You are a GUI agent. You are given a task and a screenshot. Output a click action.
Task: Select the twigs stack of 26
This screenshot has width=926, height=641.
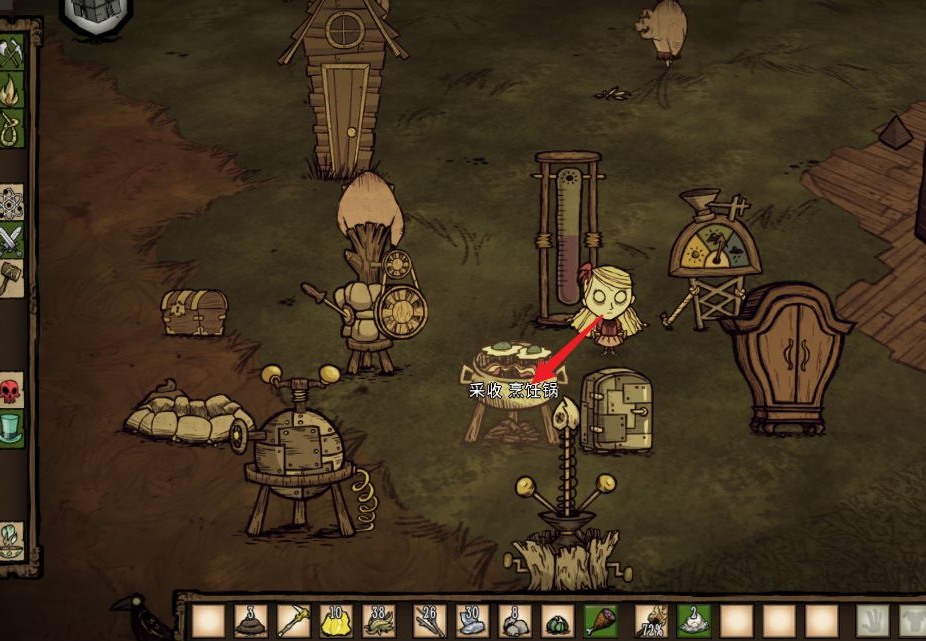pyautogui.click(x=429, y=621)
